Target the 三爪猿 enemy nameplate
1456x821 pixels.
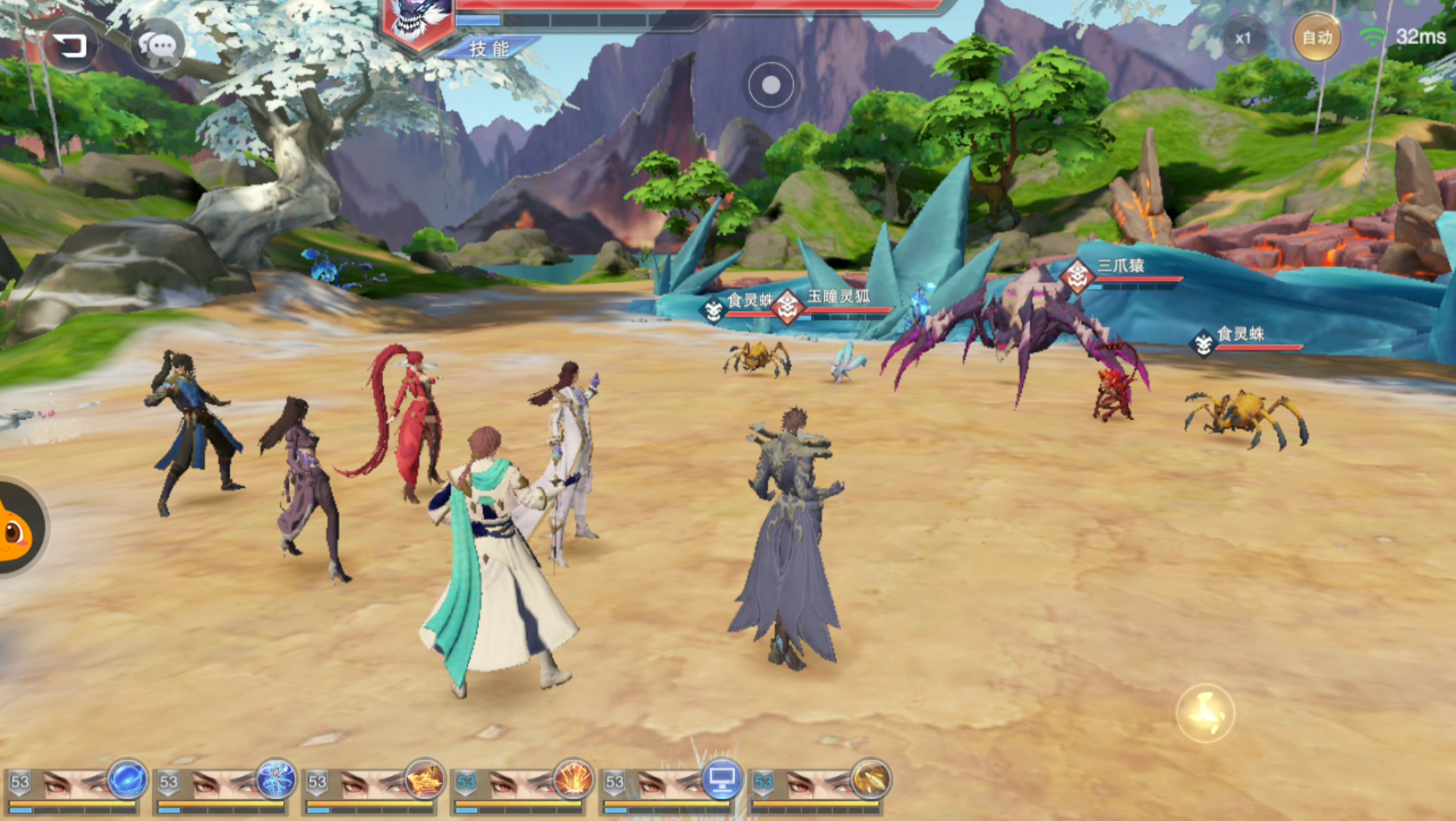tap(1120, 267)
